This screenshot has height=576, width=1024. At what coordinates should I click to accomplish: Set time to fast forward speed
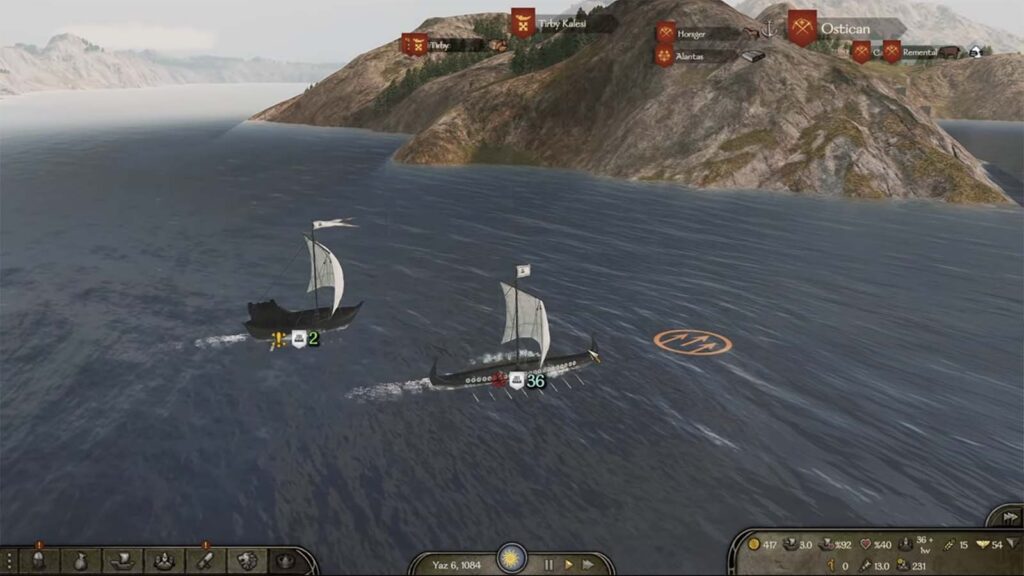[592, 564]
